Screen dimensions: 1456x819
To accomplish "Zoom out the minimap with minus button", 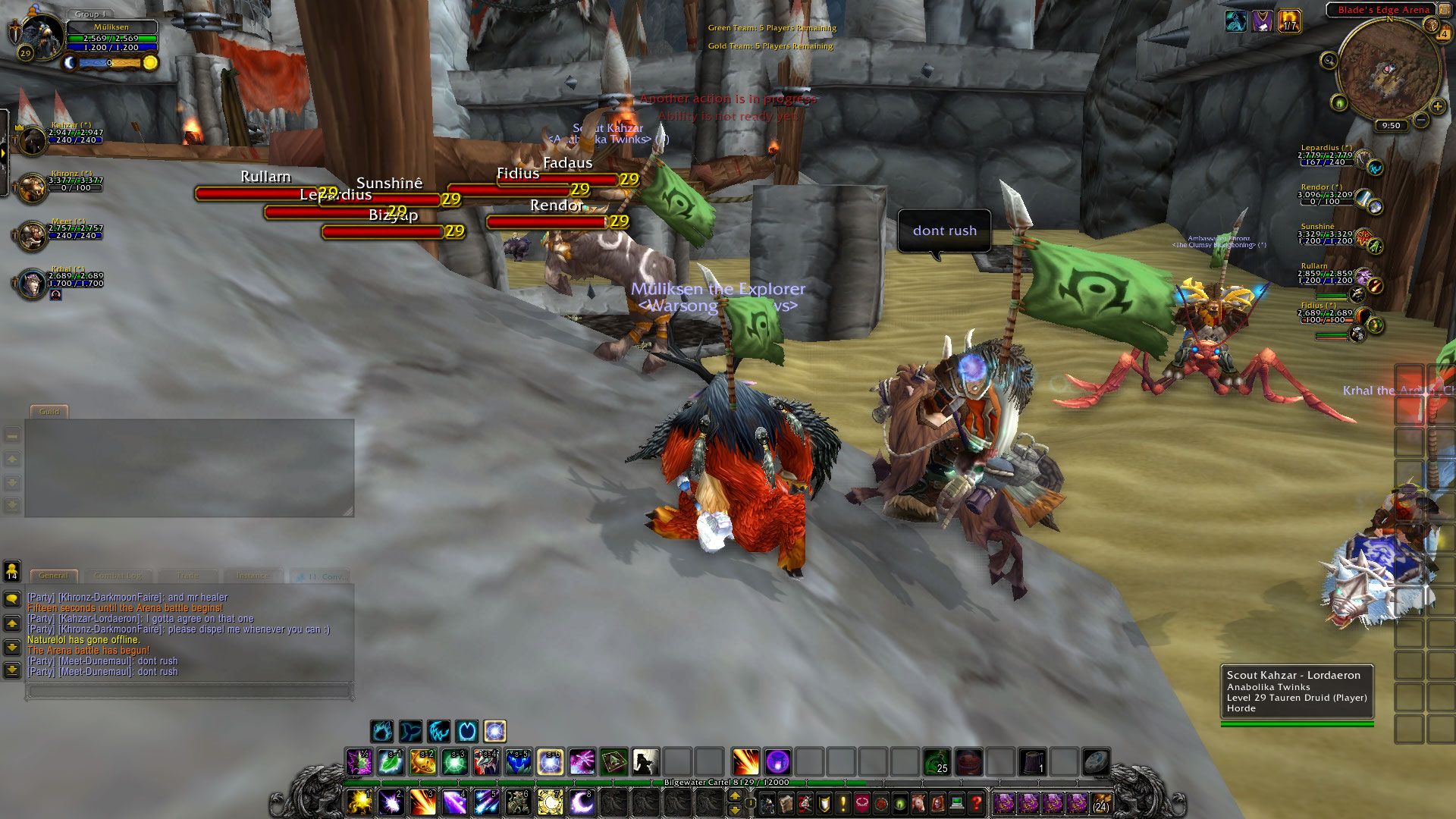I will click(x=1420, y=120).
